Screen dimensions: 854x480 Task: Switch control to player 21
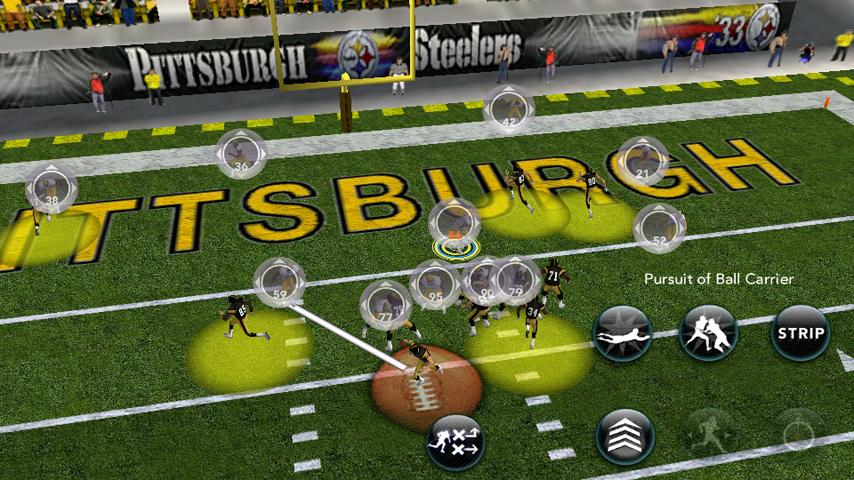pyautogui.click(x=642, y=162)
